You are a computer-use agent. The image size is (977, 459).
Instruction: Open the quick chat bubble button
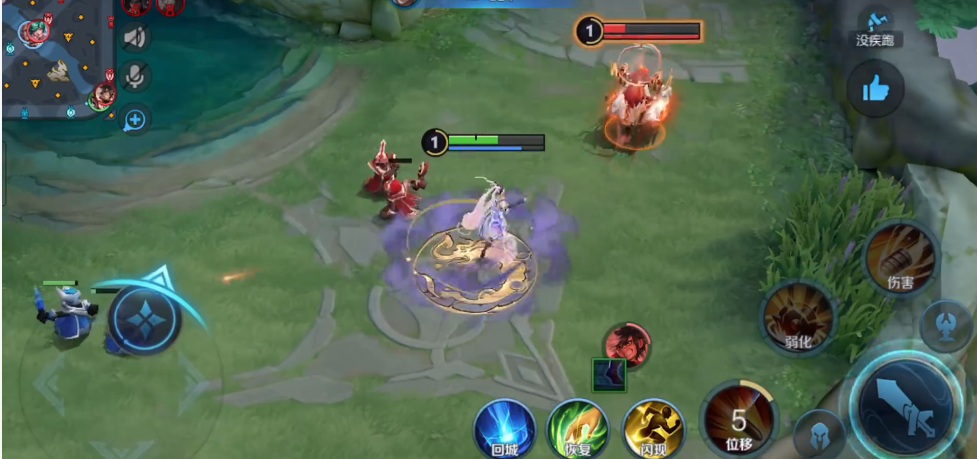pos(135,120)
